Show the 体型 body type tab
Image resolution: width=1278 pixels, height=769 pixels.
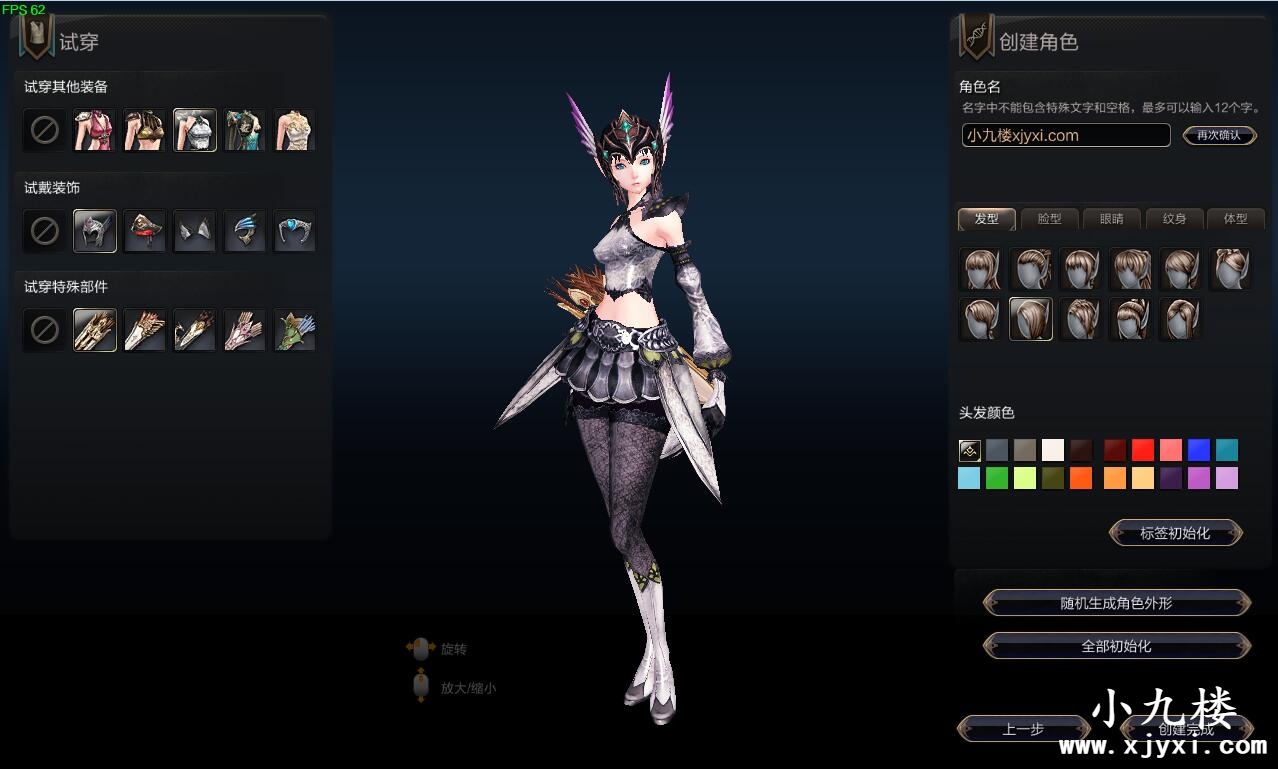1235,219
